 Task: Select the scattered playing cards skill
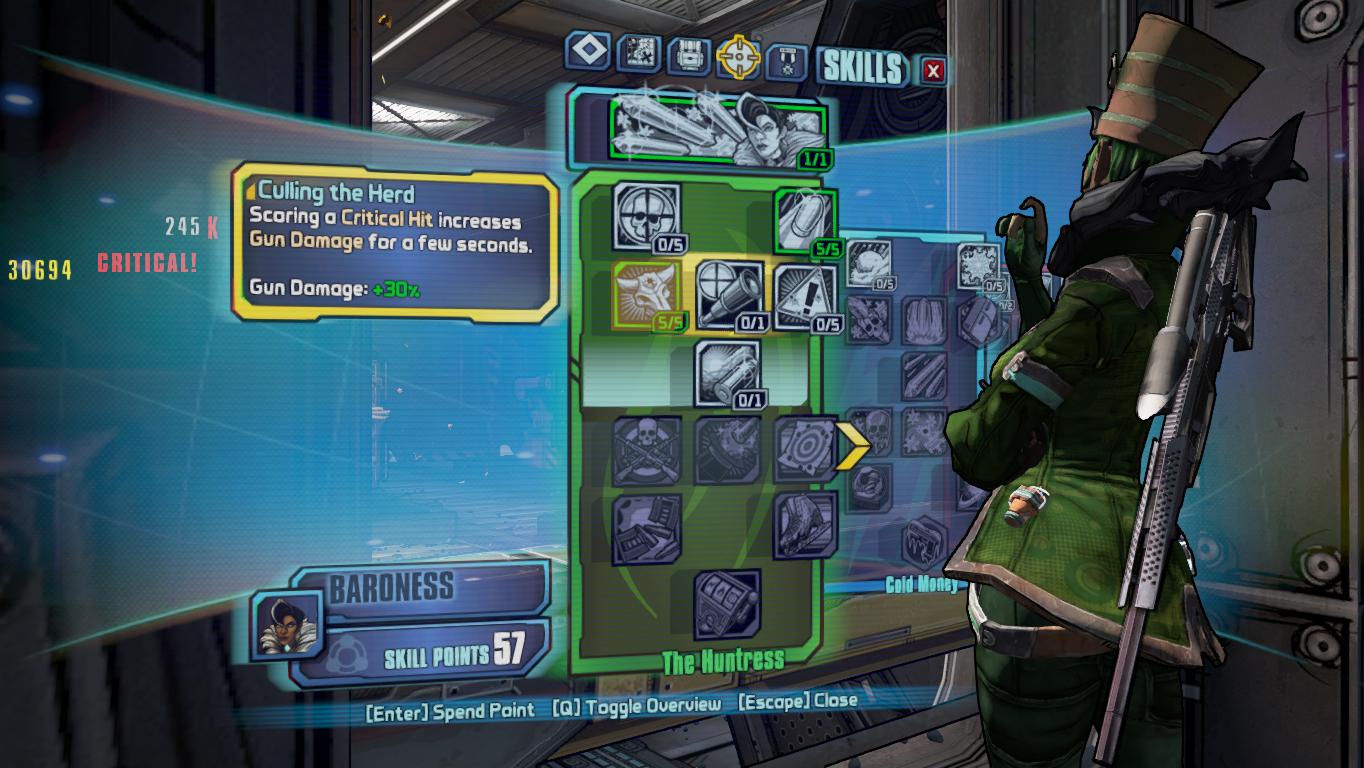coord(646,528)
